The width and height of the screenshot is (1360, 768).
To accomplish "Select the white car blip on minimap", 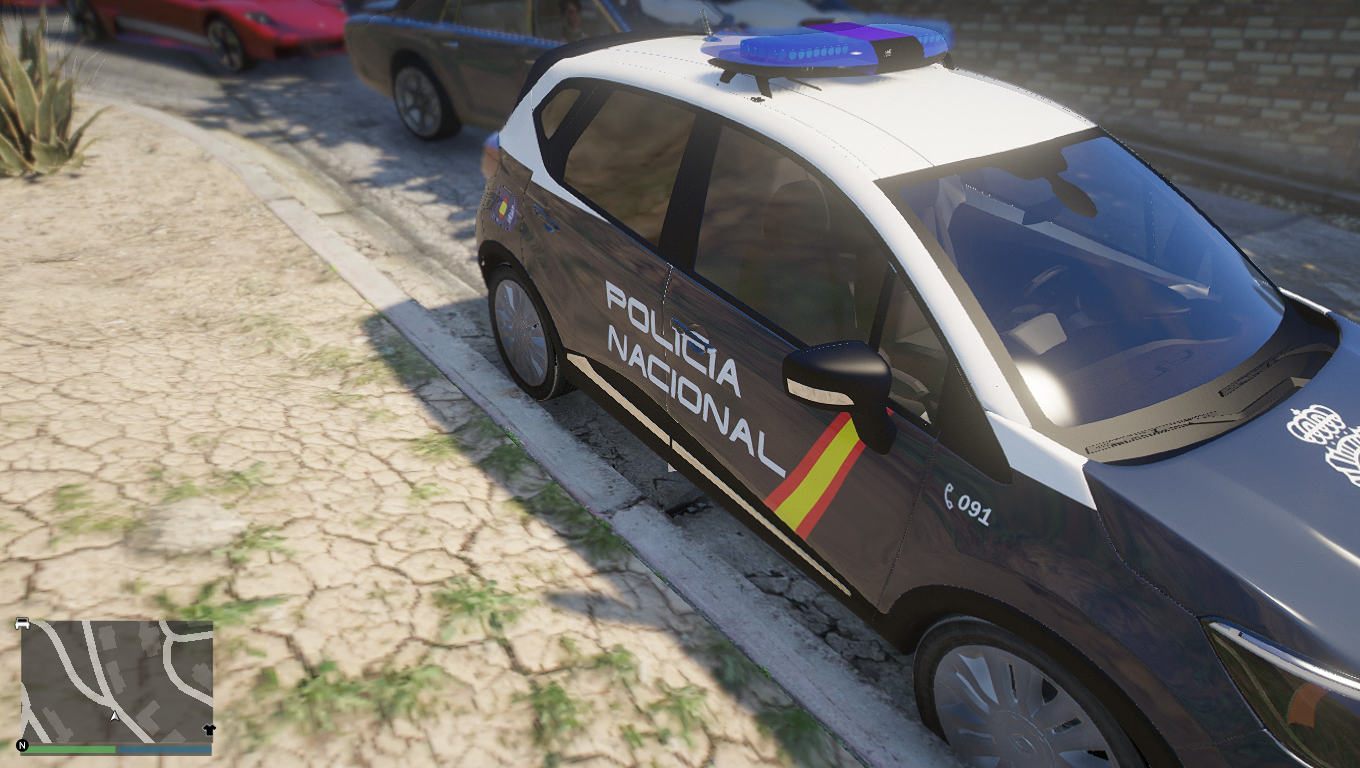I will pos(22,623).
